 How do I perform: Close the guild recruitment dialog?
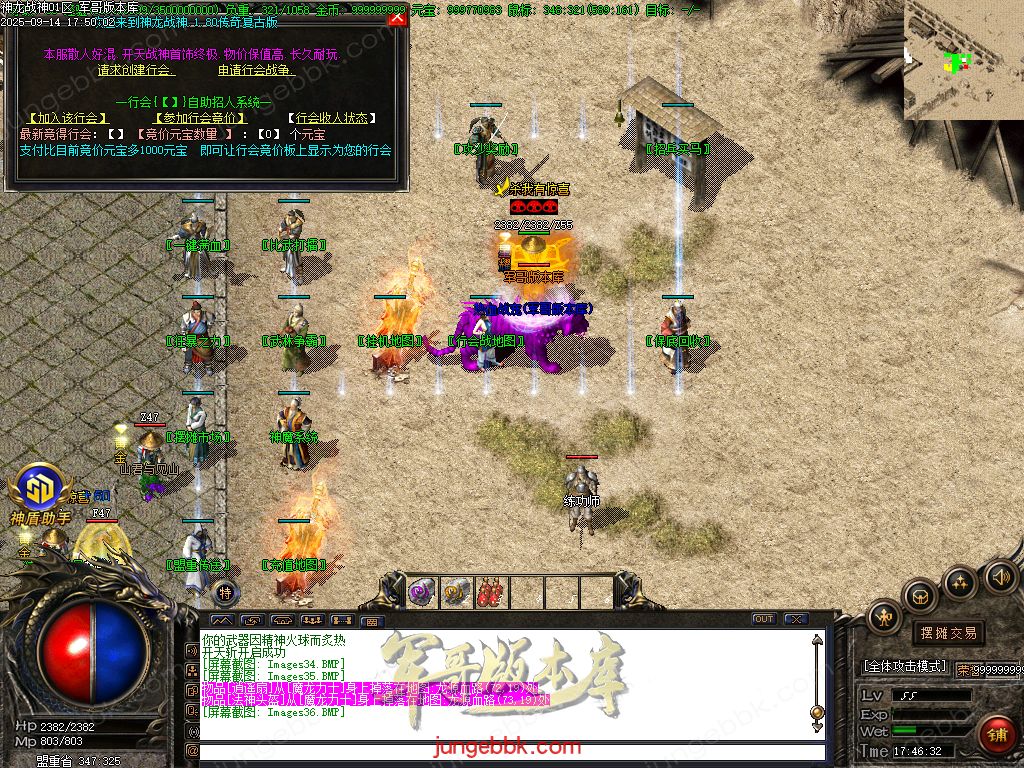pyautogui.click(x=397, y=18)
